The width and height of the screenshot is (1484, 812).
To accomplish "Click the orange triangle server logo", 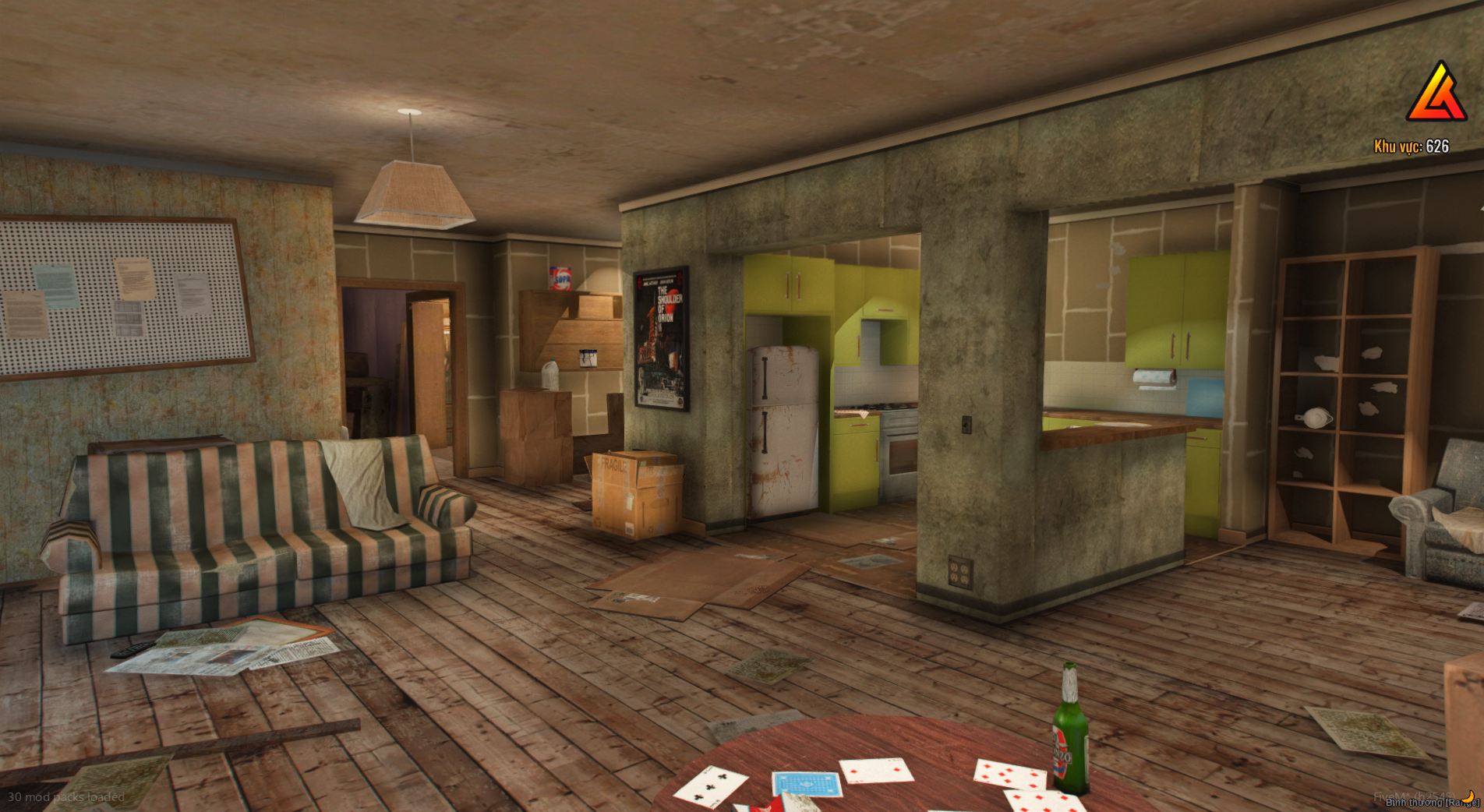I will 1436,95.
